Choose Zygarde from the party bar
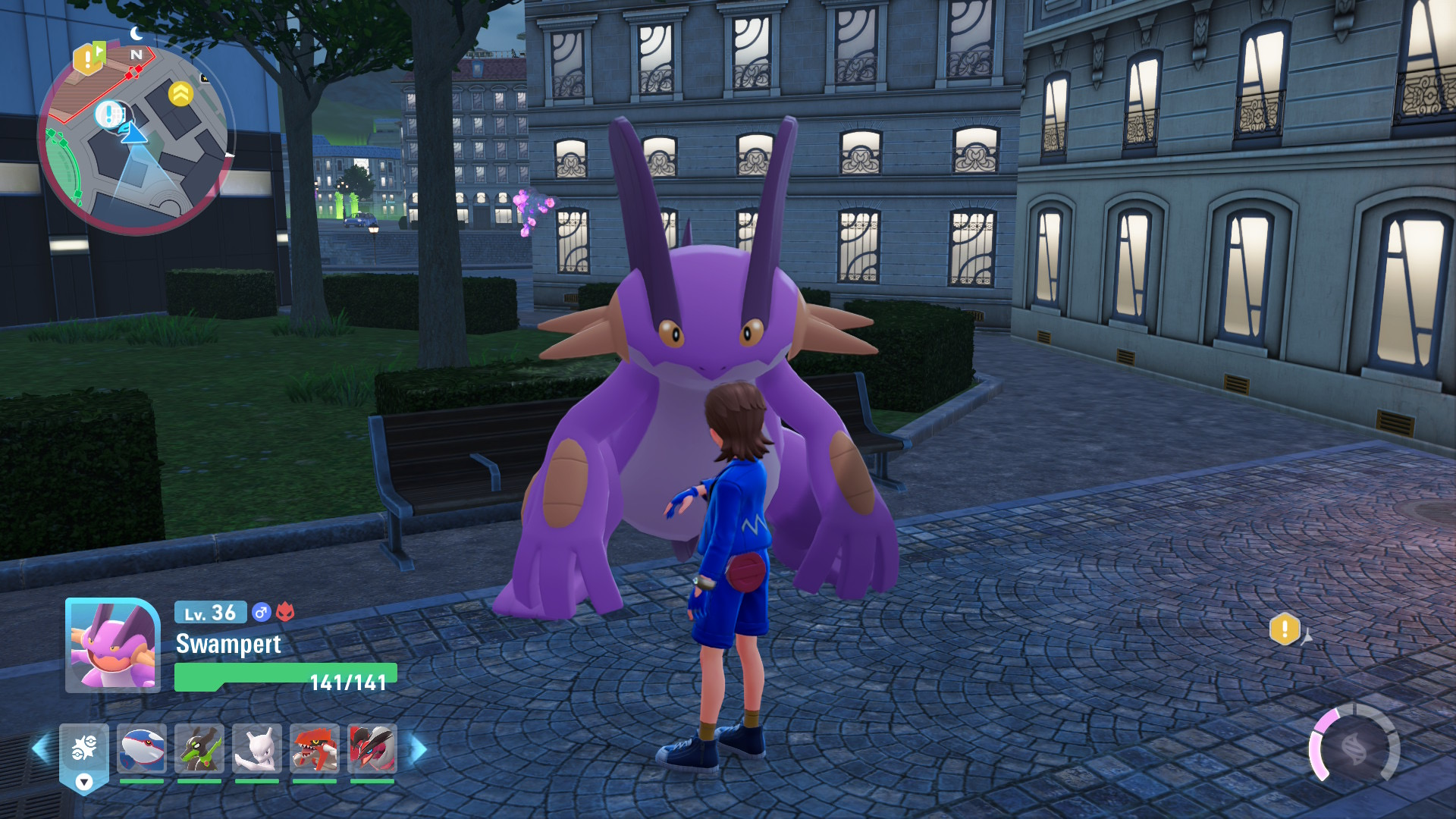 [x=199, y=748]
